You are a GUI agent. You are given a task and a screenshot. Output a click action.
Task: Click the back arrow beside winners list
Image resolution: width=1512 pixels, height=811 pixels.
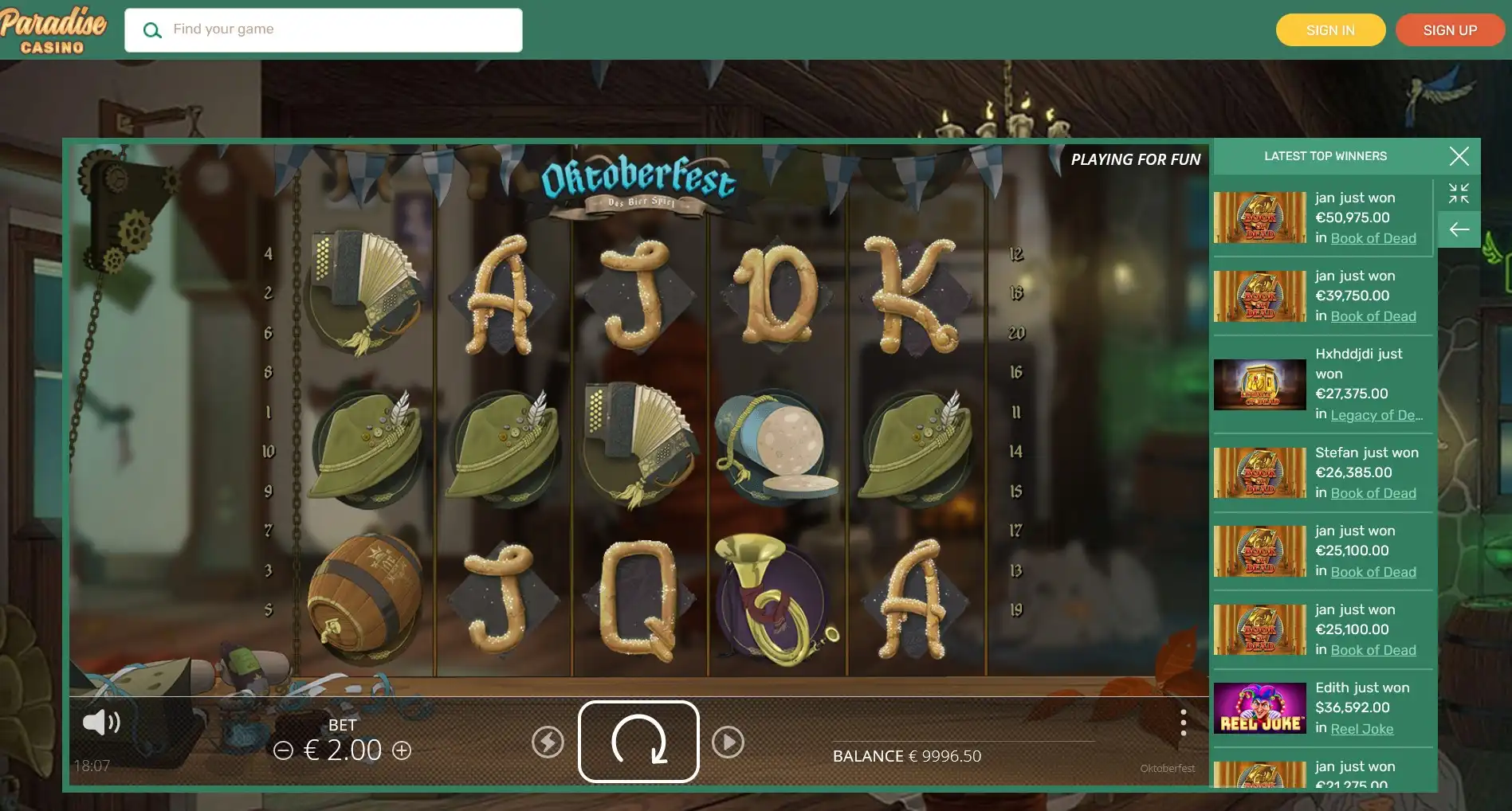click(1459, 230)
